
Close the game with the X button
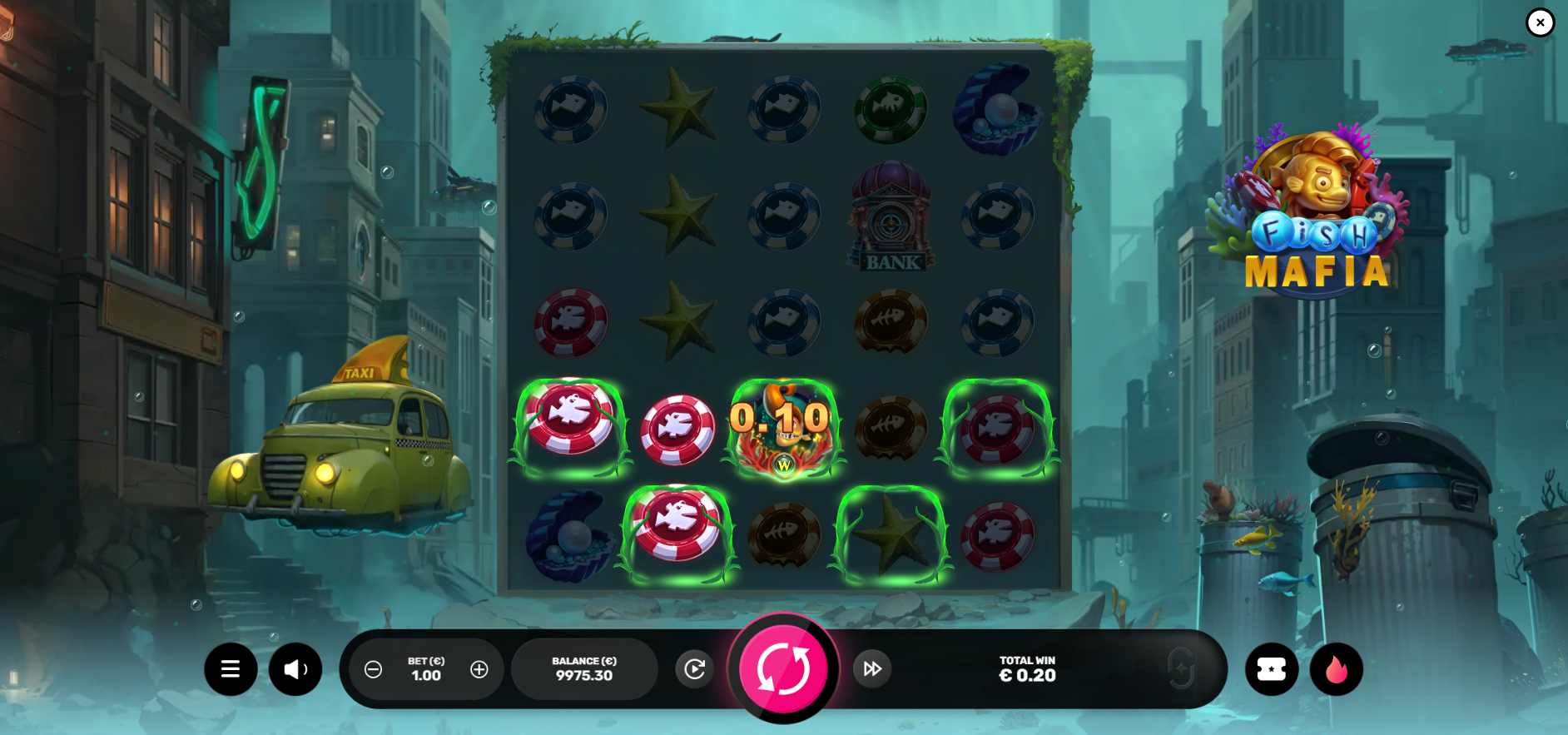[x=1541, y=22]
